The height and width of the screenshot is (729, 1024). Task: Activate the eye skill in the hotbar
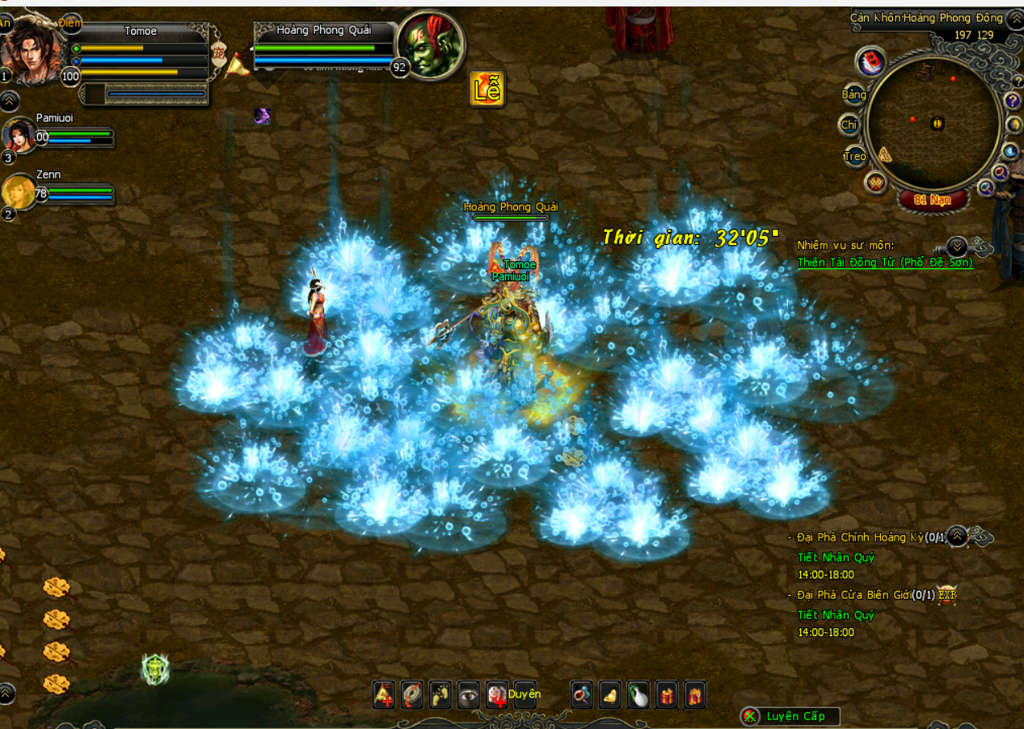(x=468, y=694)
